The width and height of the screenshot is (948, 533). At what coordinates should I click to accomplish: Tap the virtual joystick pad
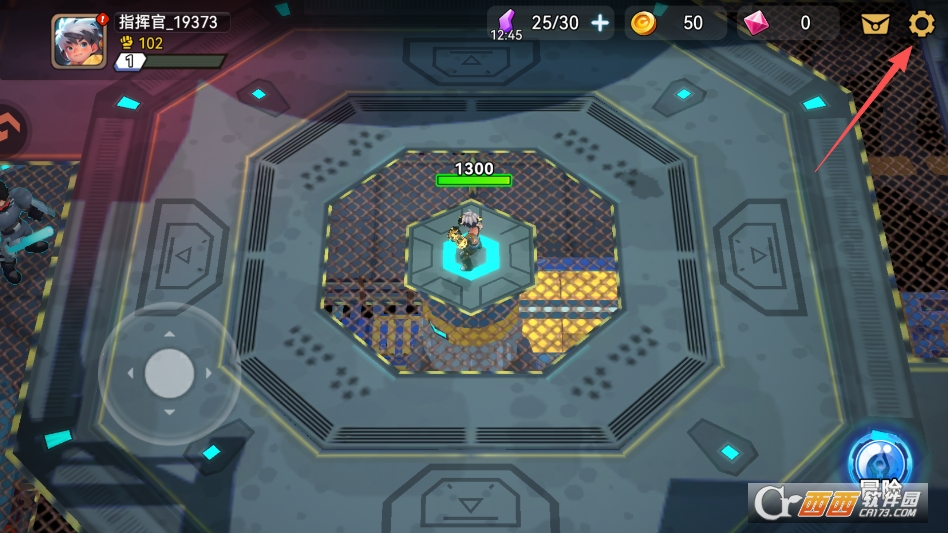click(x=169, y=373)
